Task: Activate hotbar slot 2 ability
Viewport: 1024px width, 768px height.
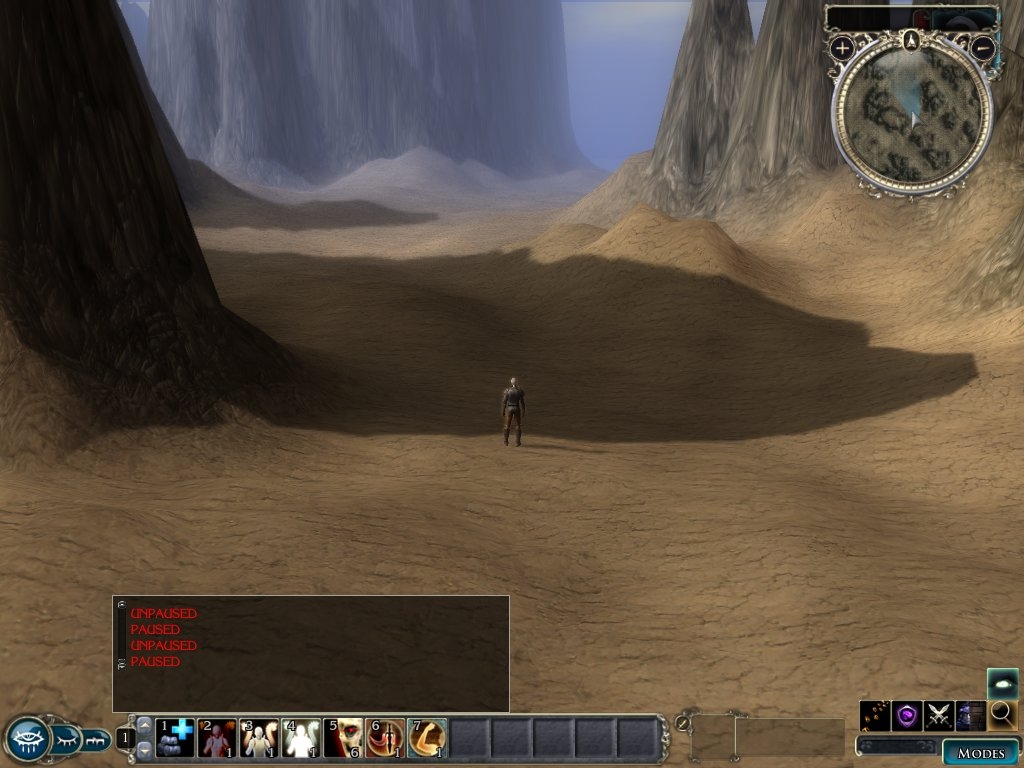Action: (x=217, y=738)
